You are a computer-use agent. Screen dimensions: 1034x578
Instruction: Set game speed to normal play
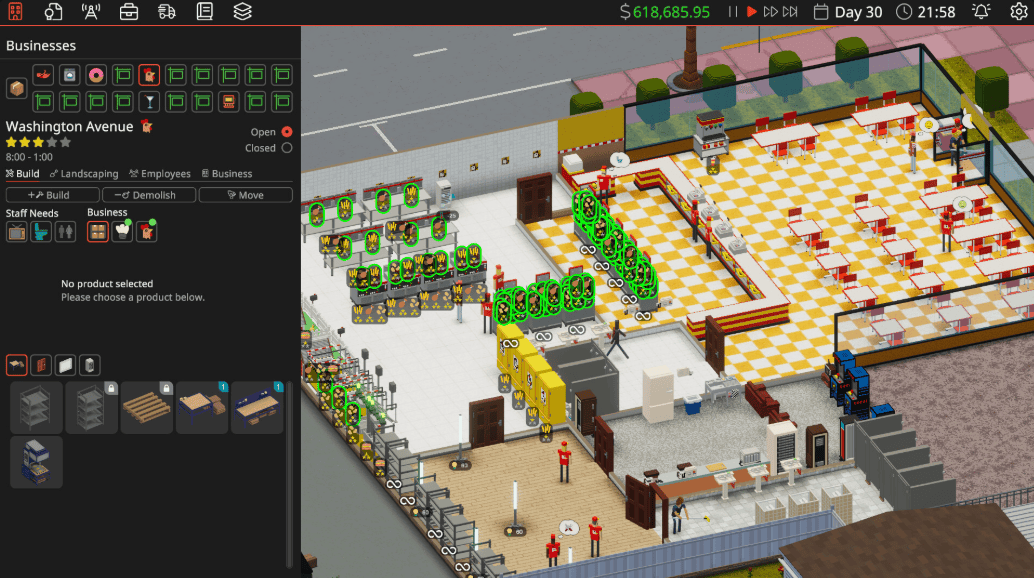(751, 12)
